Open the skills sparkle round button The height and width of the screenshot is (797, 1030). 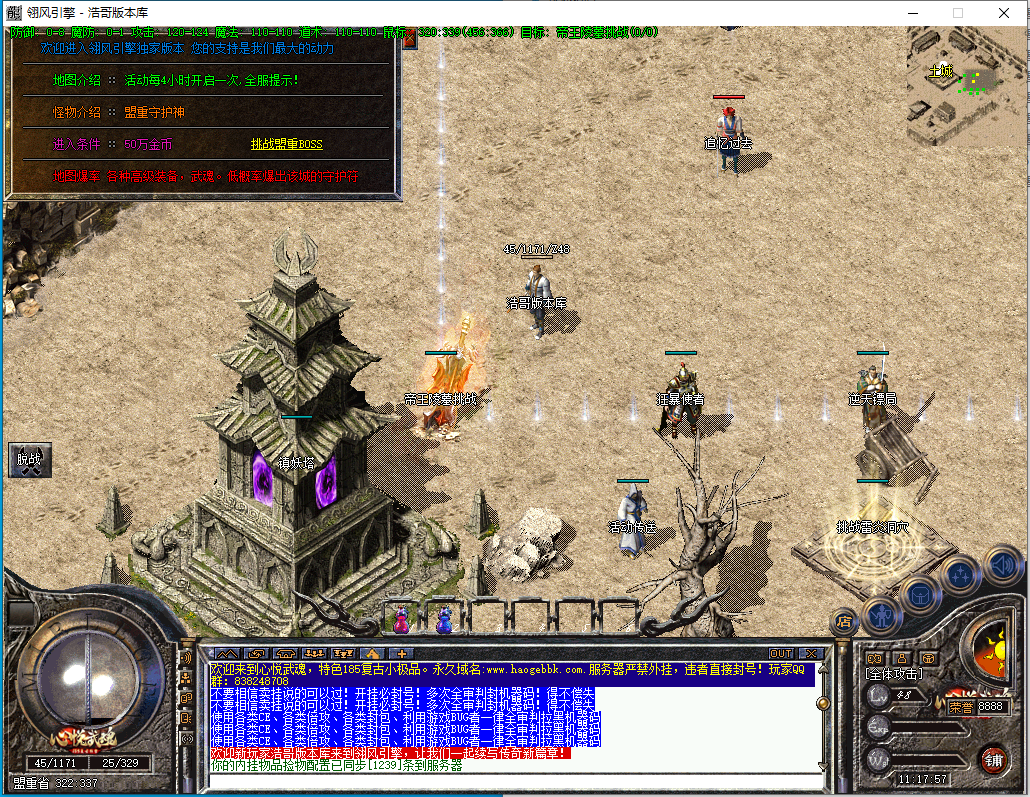point(961,574)
